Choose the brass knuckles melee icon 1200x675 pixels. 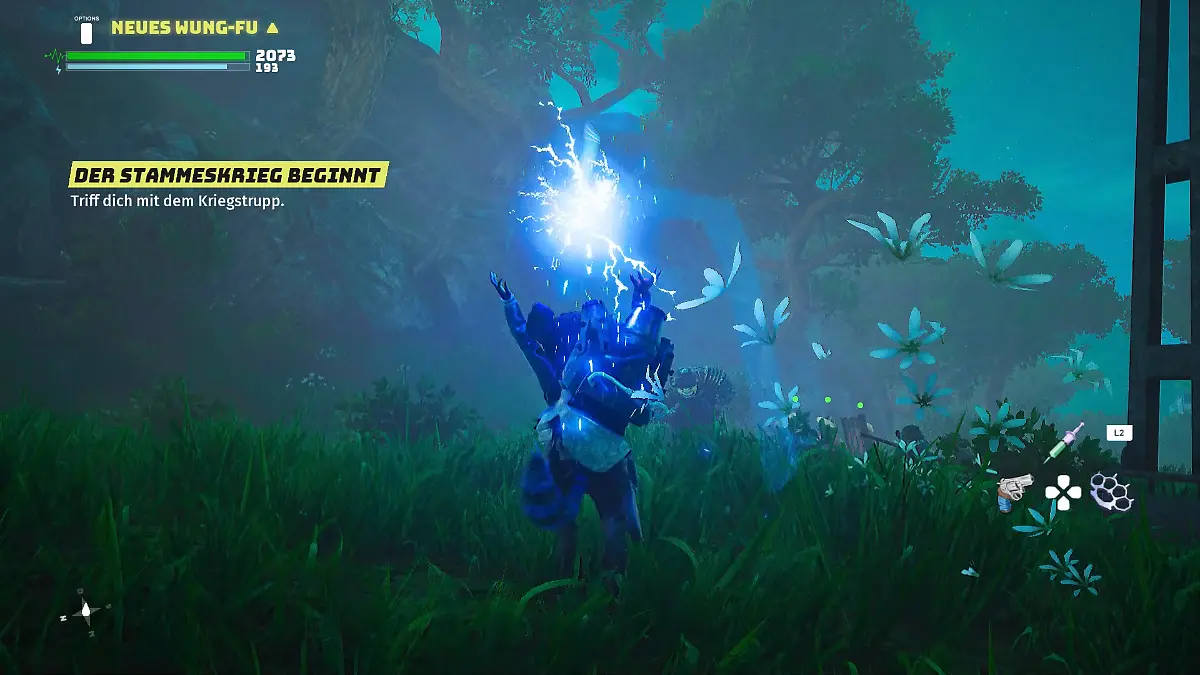(1109, 490)
